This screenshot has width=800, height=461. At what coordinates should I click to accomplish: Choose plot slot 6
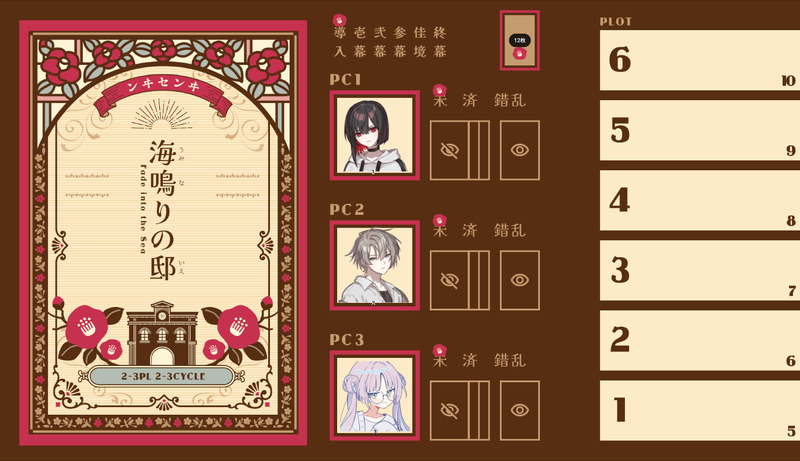point(697,60)
